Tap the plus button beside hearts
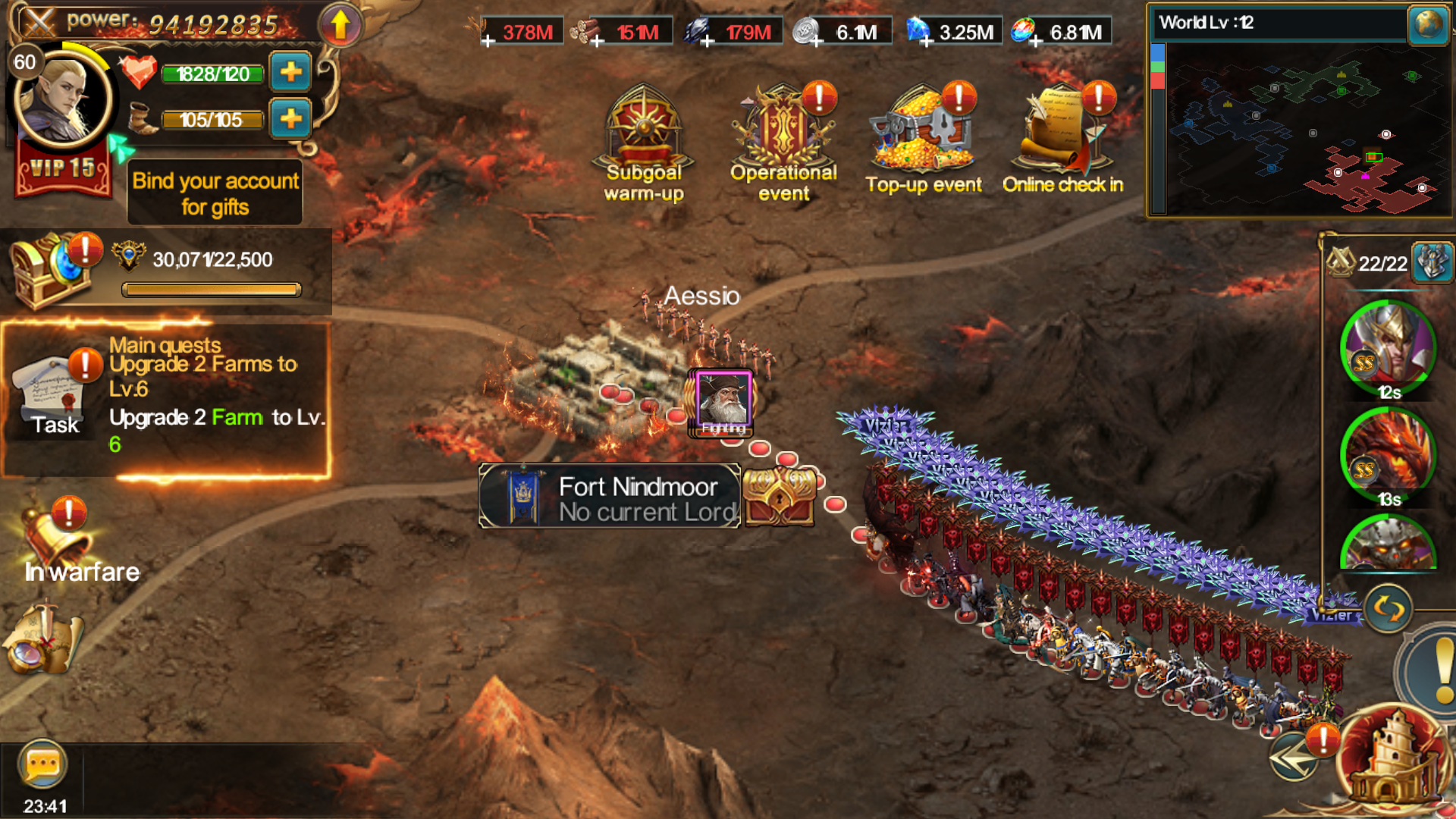Image resolution: width=1456 pixels, height=819 pixels. point(290,73)
